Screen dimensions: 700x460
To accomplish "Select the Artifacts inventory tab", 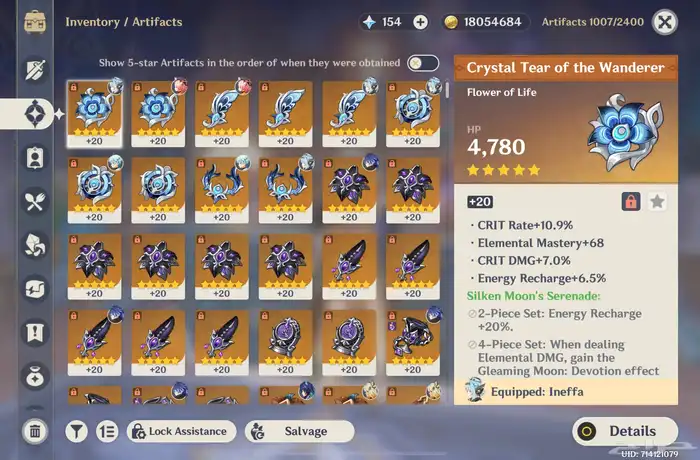I will click(x=35, y=113).
